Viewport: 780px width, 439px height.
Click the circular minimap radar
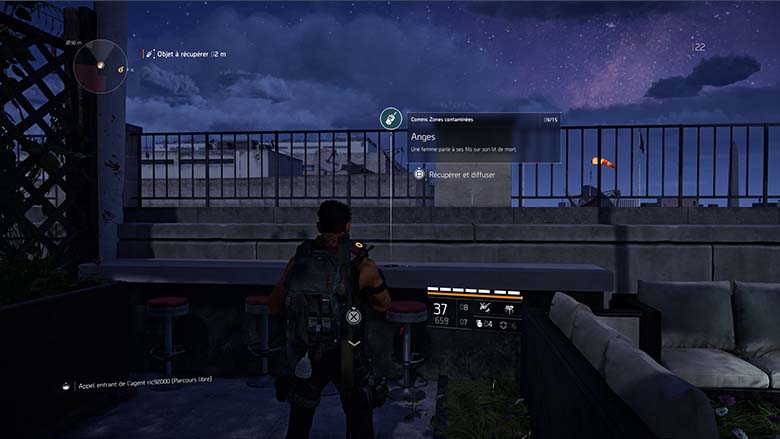coord(101,65)
